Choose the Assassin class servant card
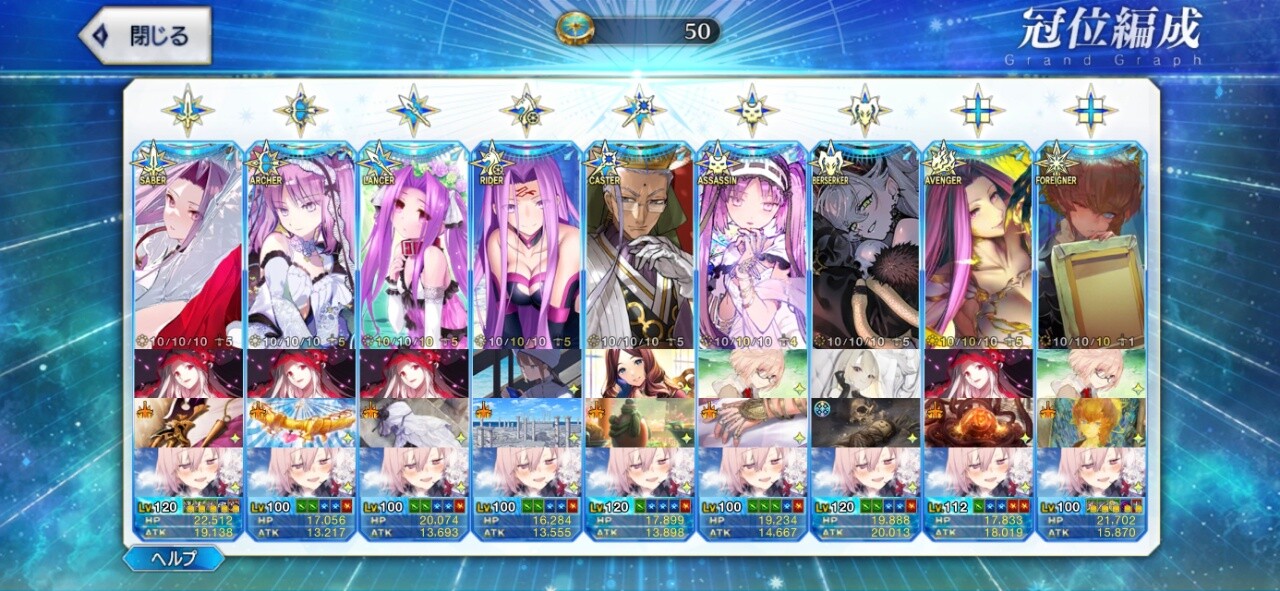 click(753, 245)
